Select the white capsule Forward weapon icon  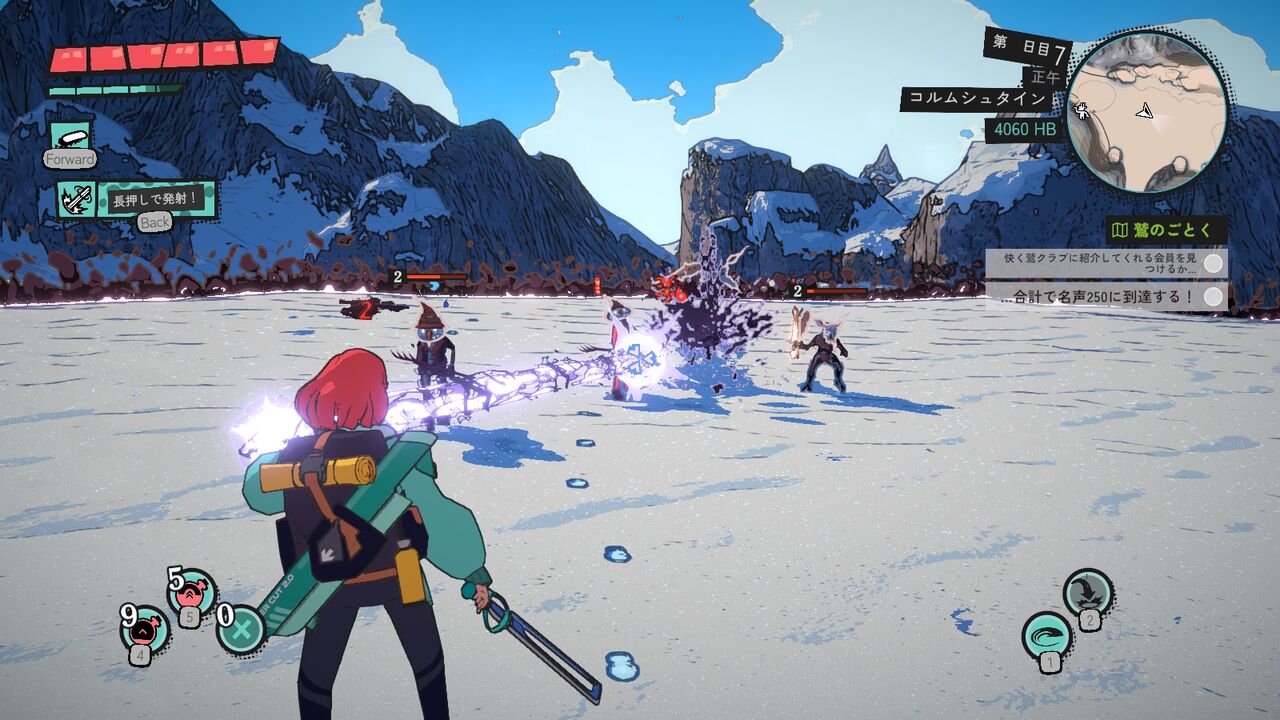click(x=70, y=137)
